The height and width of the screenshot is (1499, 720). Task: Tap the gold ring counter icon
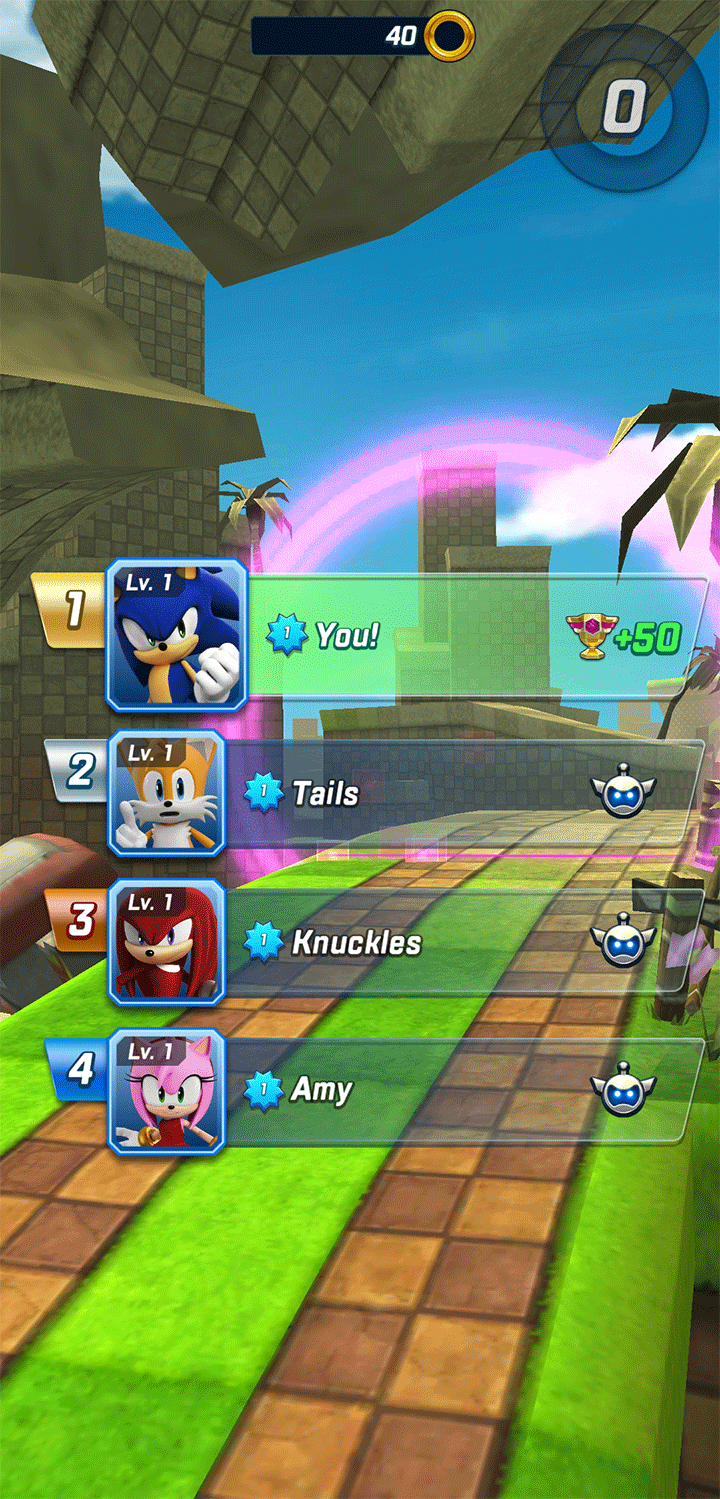tap(449, 37)
